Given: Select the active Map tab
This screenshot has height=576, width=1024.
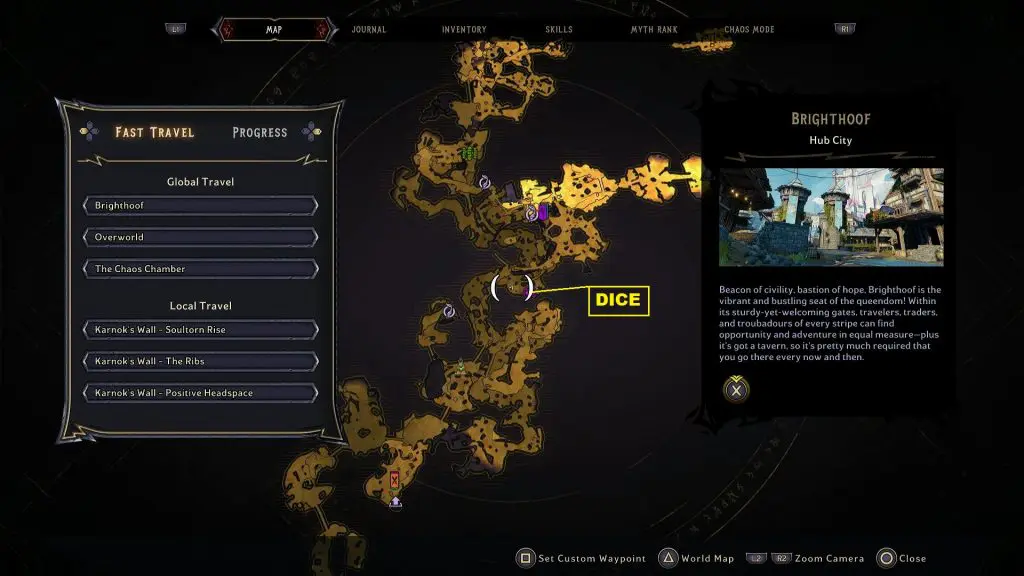Looking at the screenshot, I should (x=273, y=30).
